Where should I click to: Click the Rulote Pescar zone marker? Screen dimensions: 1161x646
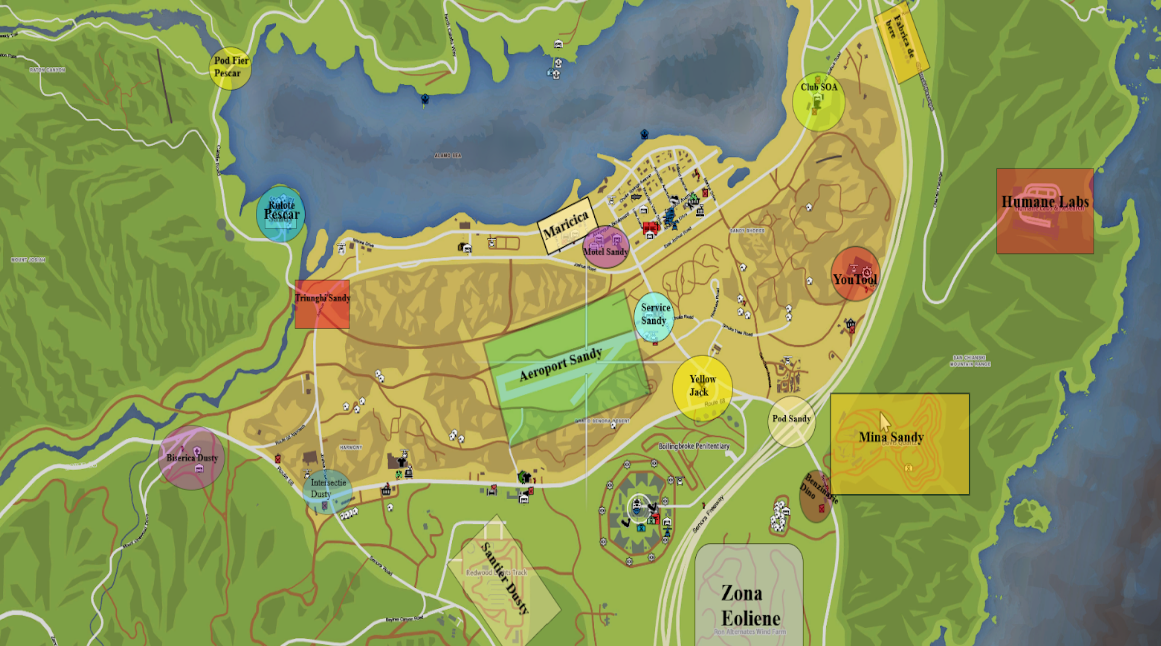[280, 214]
